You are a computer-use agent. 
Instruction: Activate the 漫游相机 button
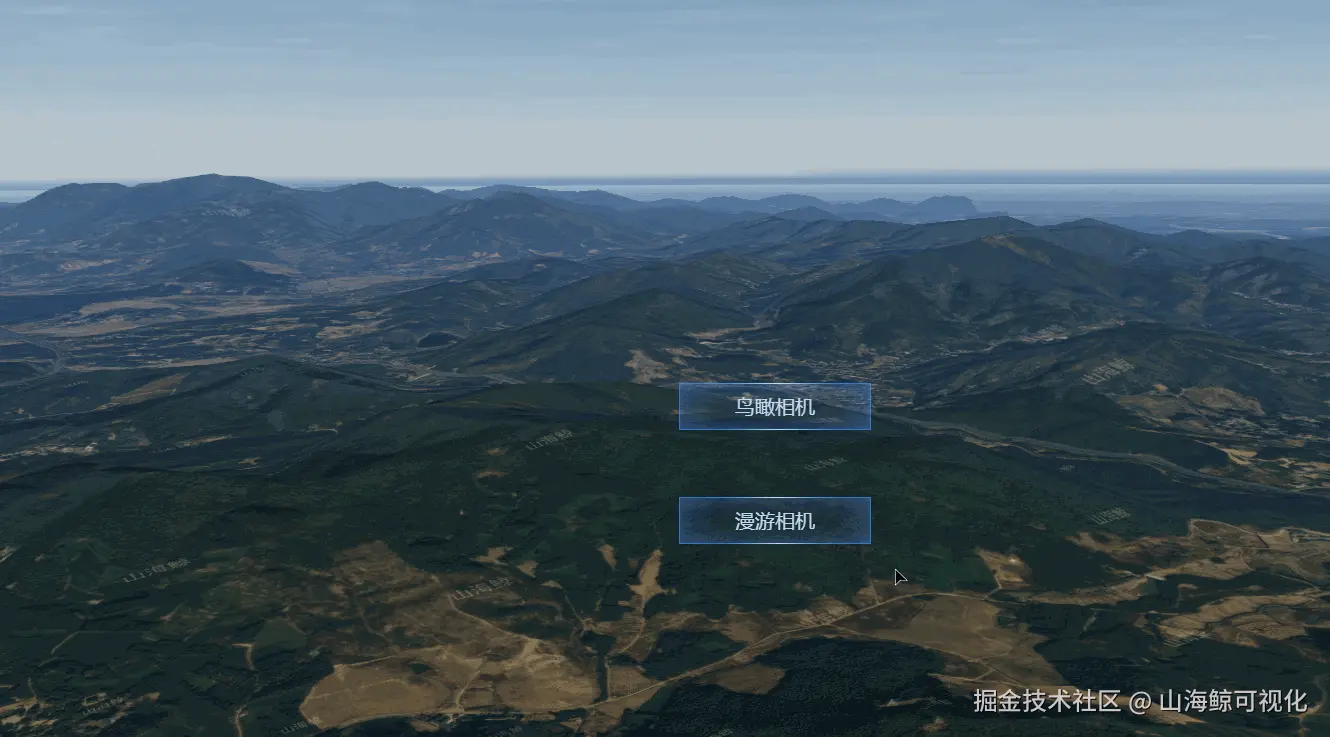(774, 521)
